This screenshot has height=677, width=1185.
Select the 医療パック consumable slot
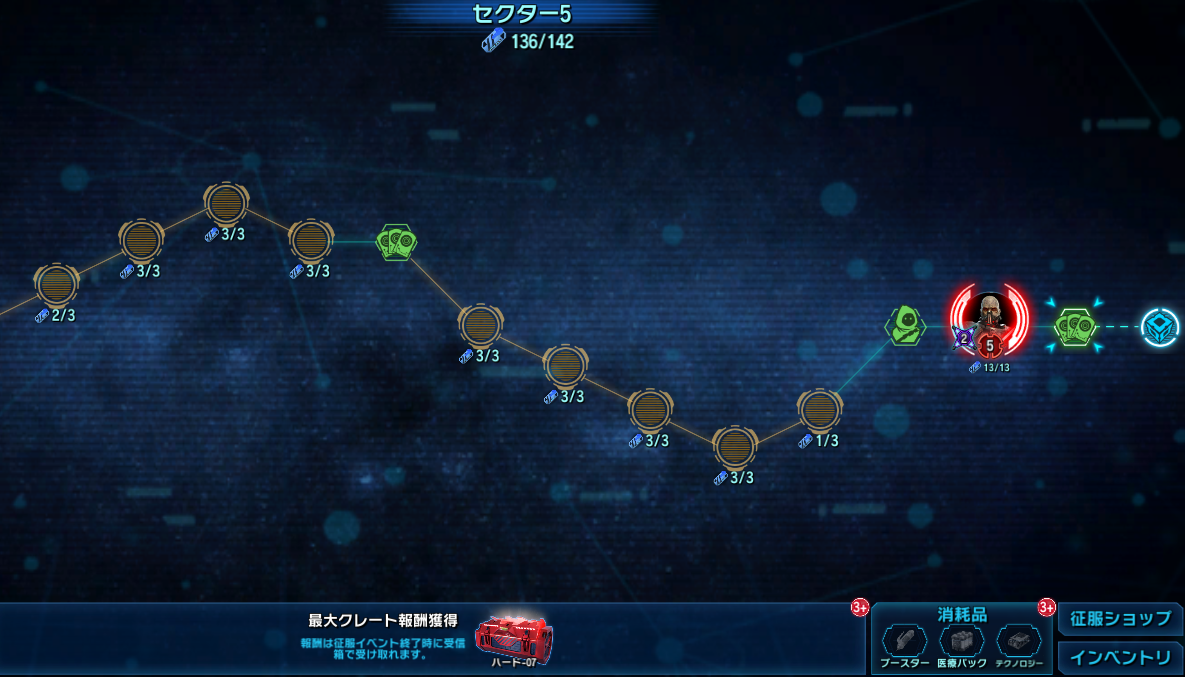coord(961,641)
